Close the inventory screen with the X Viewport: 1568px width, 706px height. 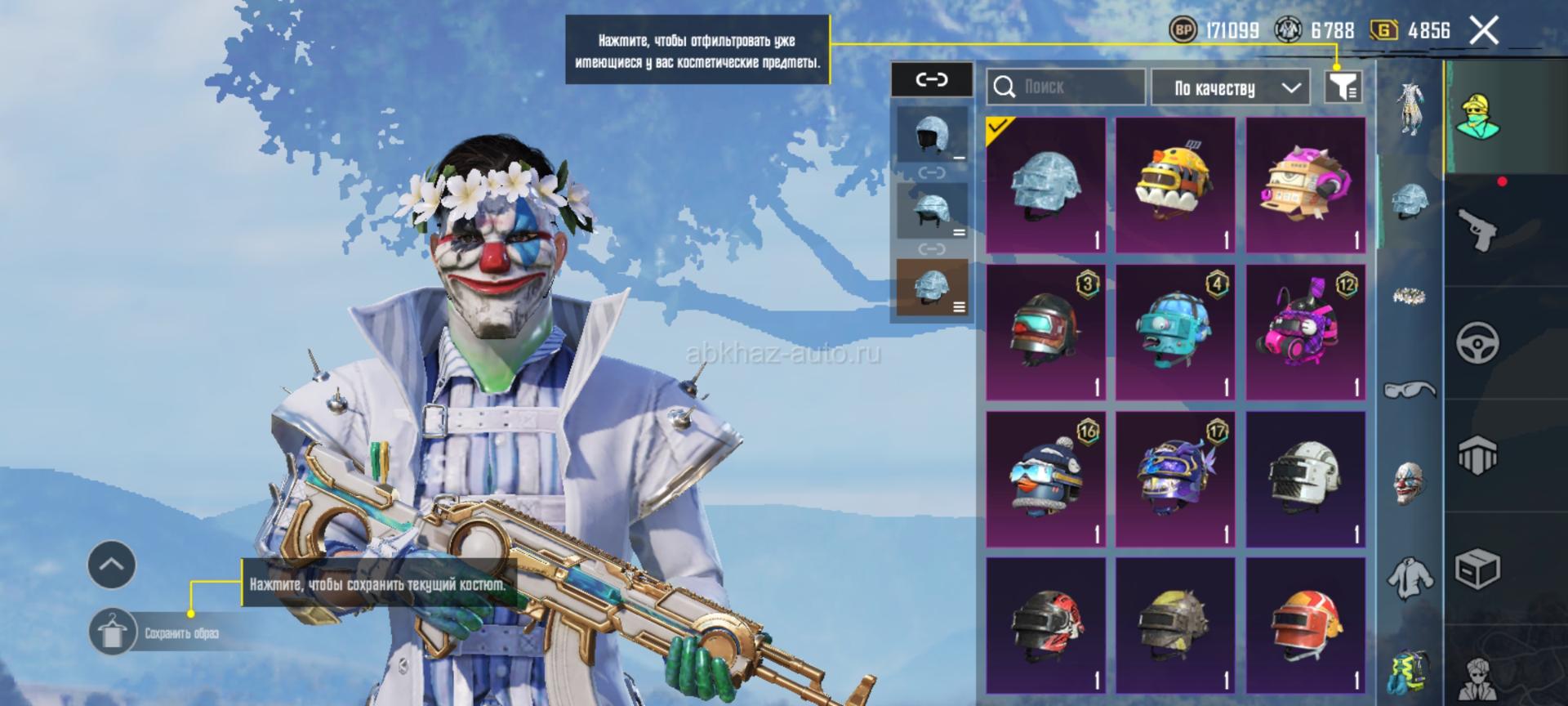1483,31
